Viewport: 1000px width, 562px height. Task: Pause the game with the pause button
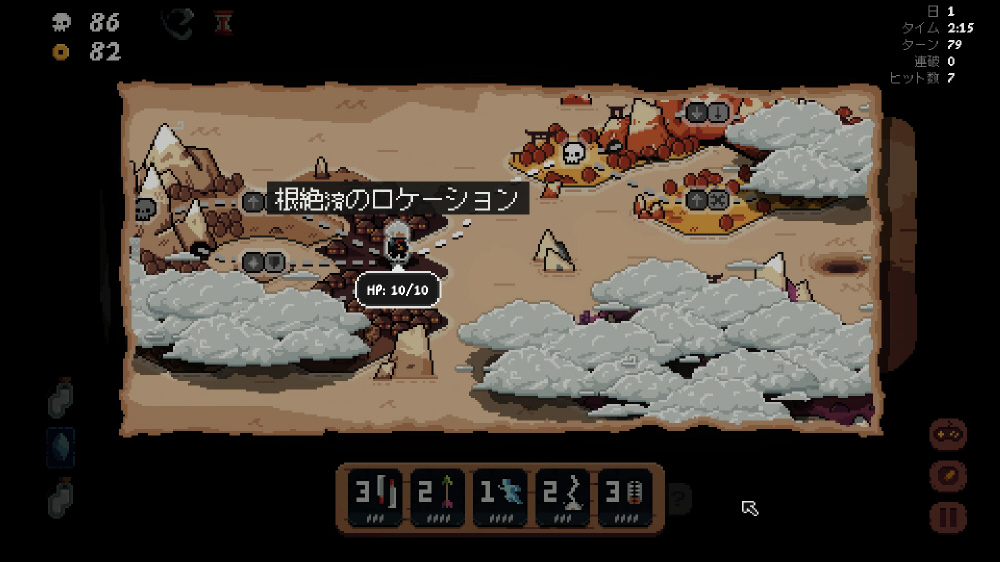pyautogui.click(x=947, y=517)
